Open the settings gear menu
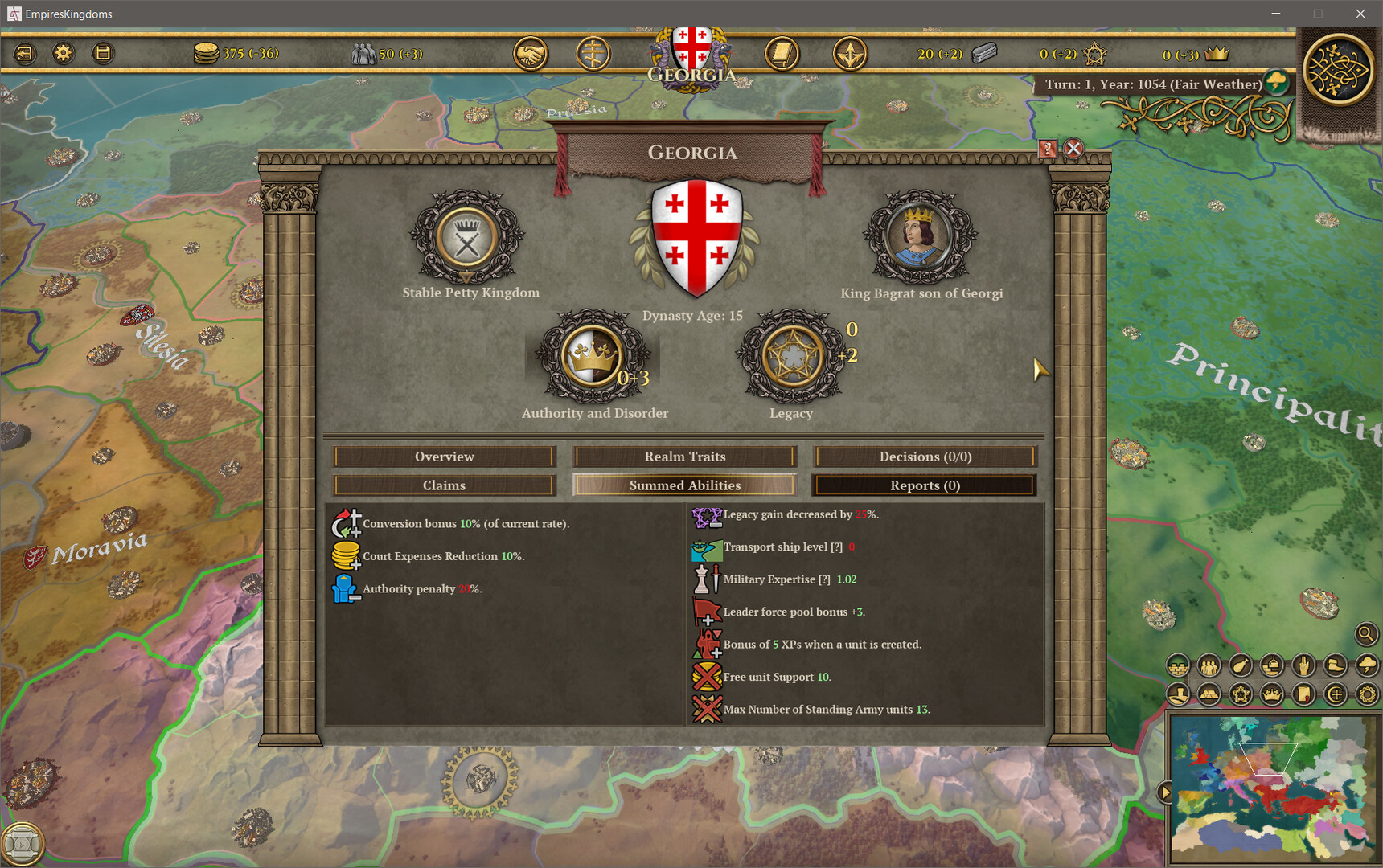Screen dimensions: 1383x868 [63, 53]
